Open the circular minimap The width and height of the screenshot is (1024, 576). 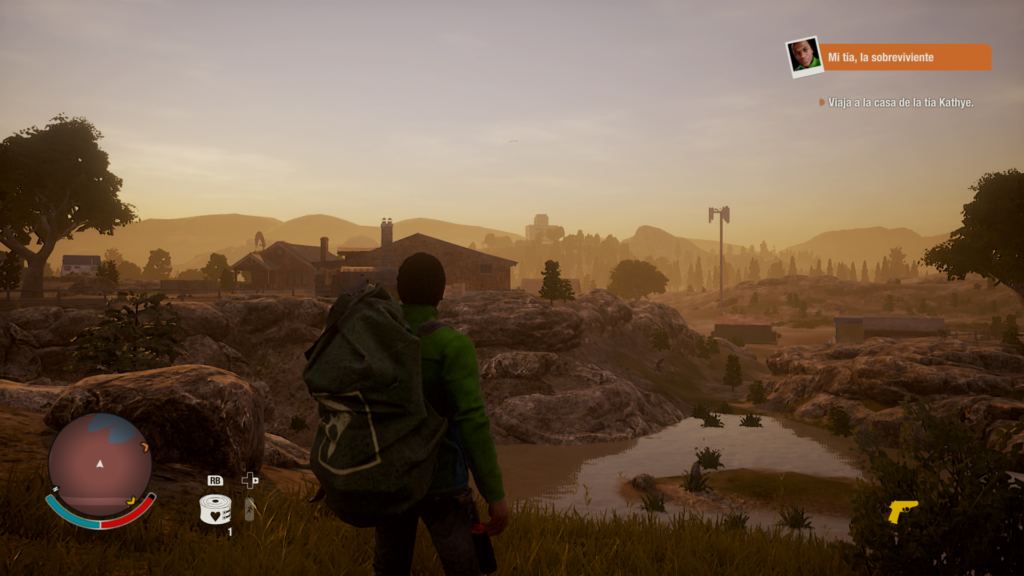[100, 464]
